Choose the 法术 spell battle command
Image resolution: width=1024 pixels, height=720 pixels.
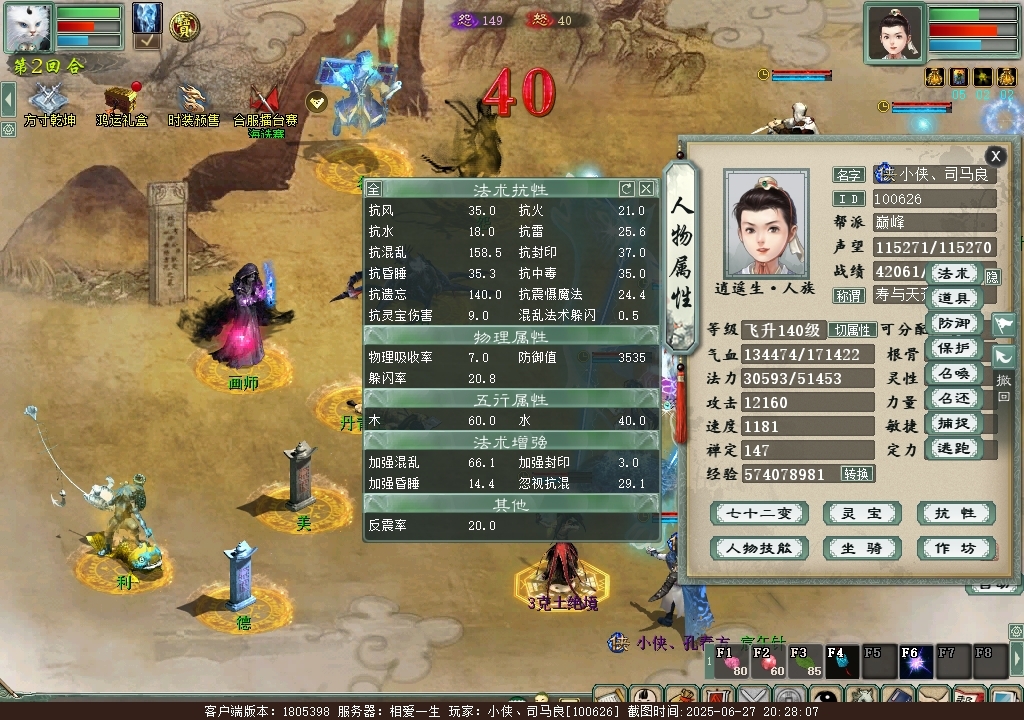click(x=953, y=273)
